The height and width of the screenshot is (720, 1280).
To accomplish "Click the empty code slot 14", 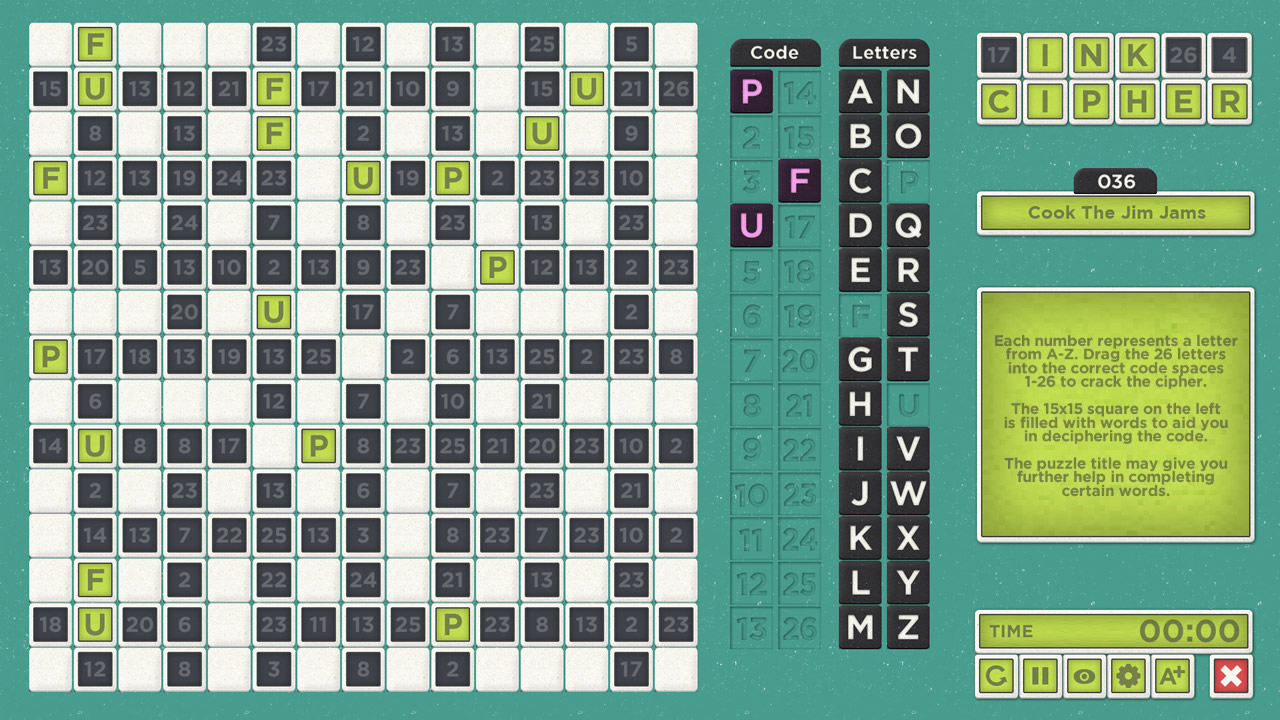I will tap(800, 91).
